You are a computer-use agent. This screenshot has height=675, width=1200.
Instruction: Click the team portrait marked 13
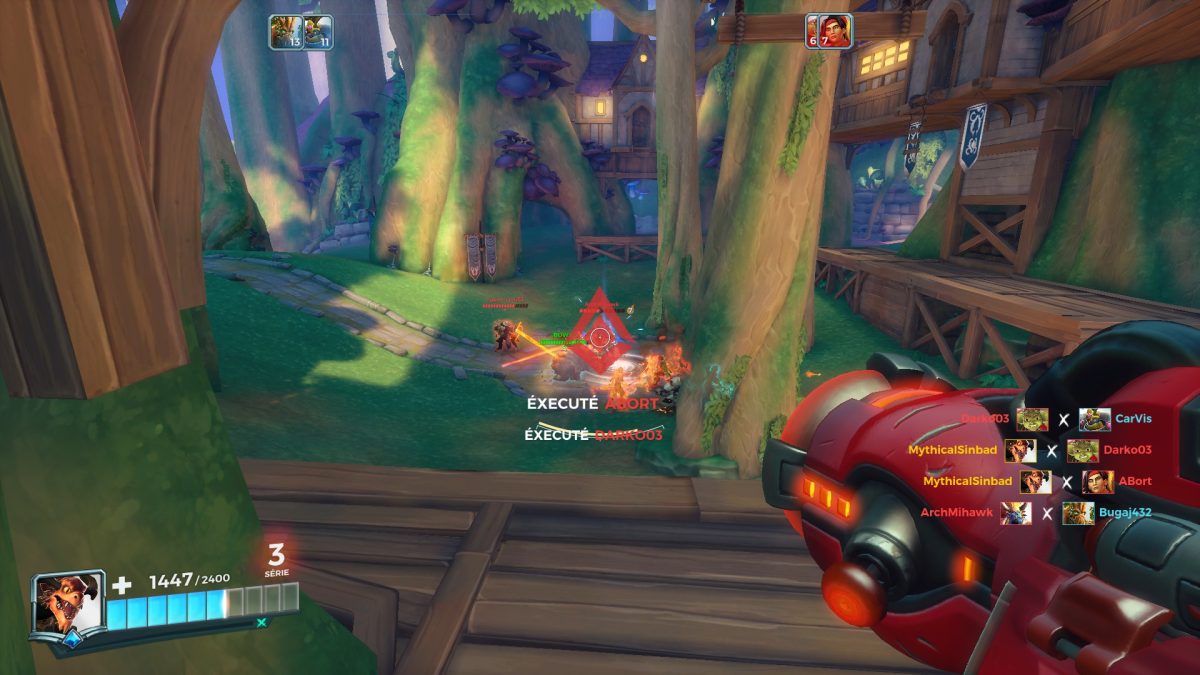[284, 32]
